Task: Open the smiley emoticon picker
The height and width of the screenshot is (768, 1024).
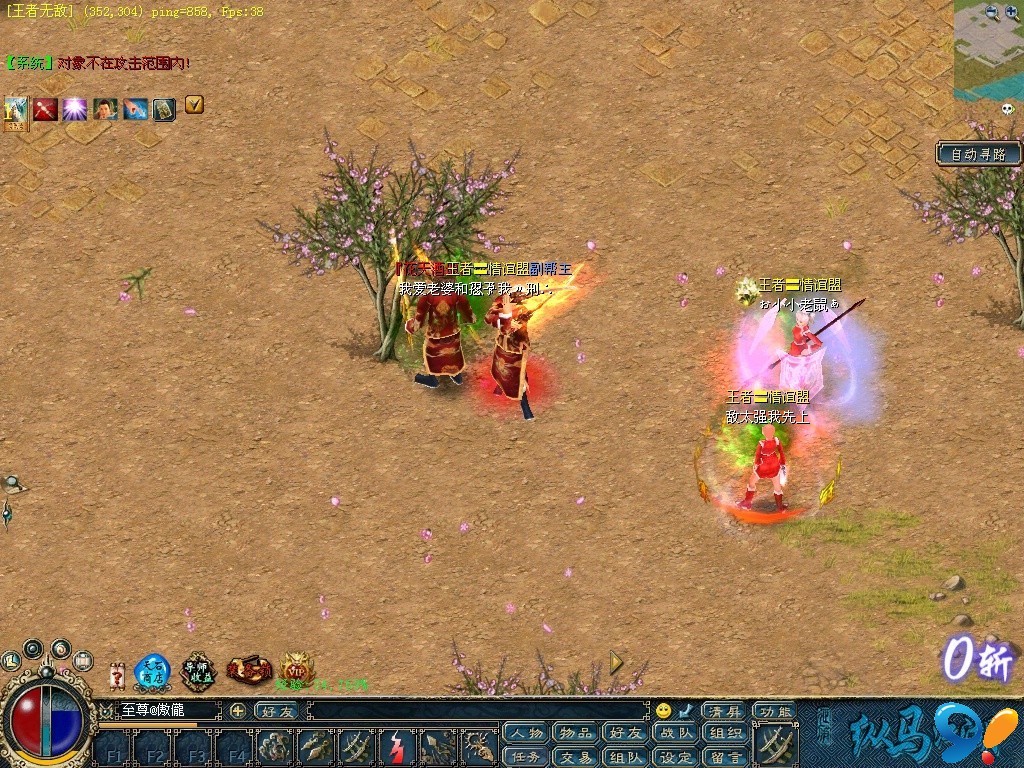Action: pyautogui.click(x=663, y=711)
